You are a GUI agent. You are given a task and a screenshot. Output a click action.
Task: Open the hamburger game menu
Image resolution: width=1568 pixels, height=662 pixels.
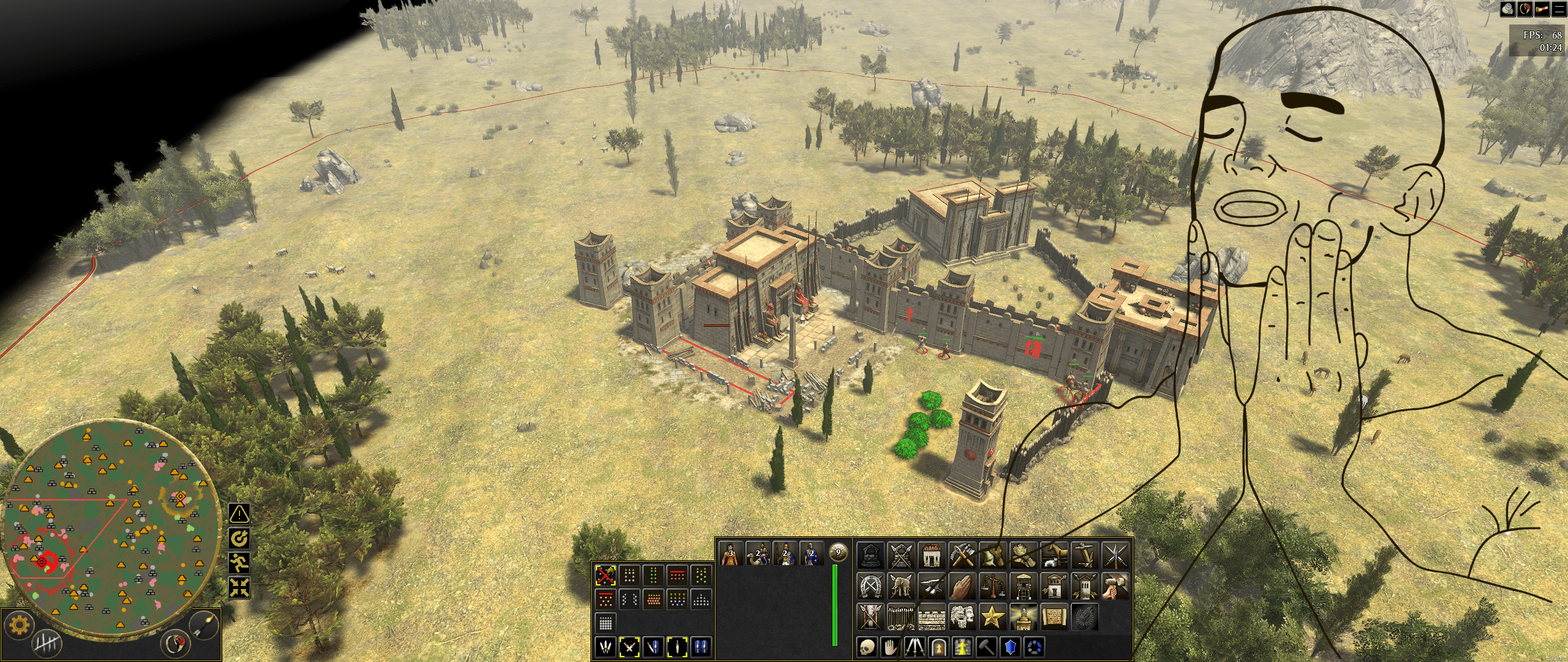tap(1558, 9)
